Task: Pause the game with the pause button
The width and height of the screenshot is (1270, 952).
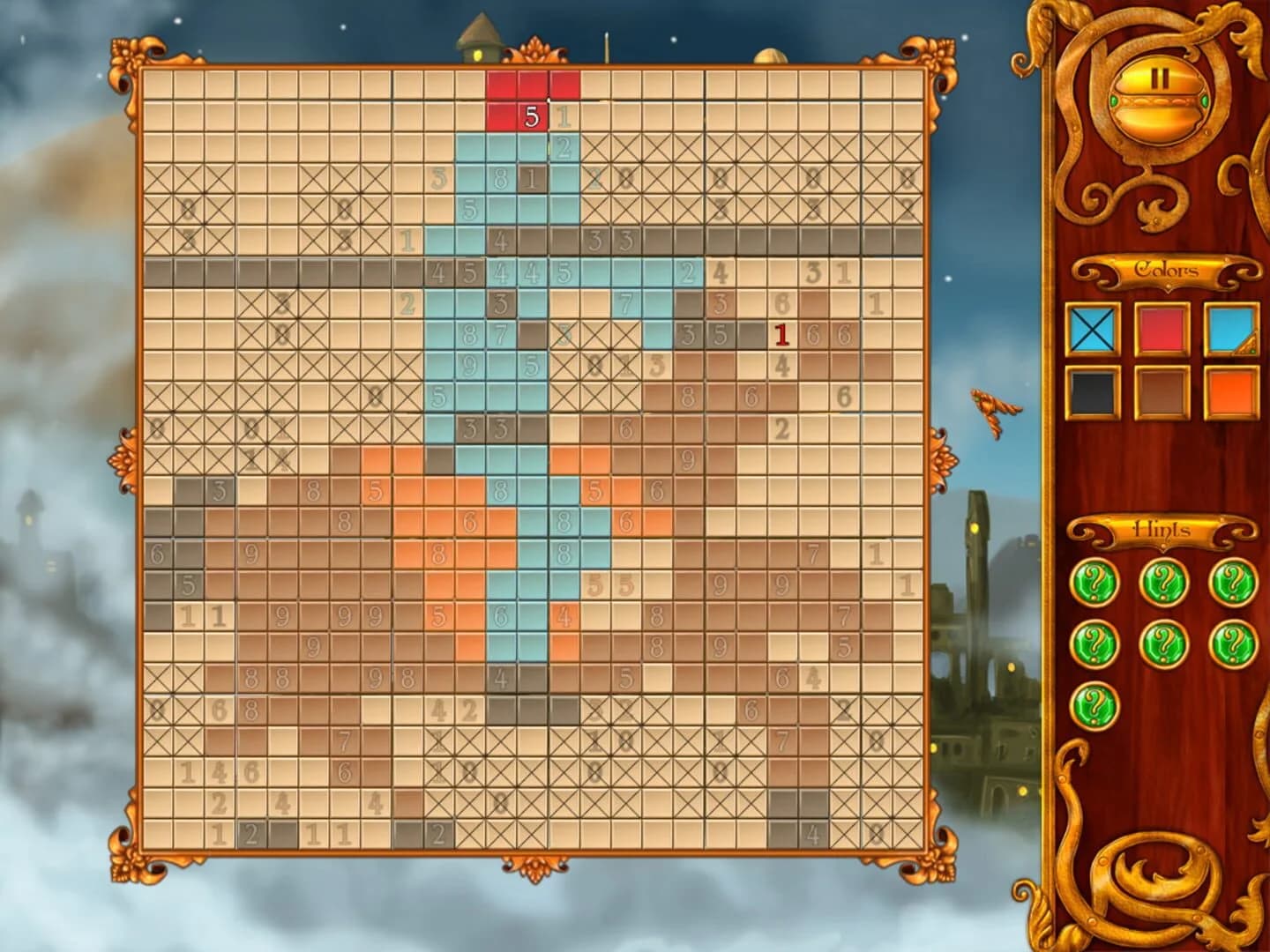Action: pos(1160,79)
